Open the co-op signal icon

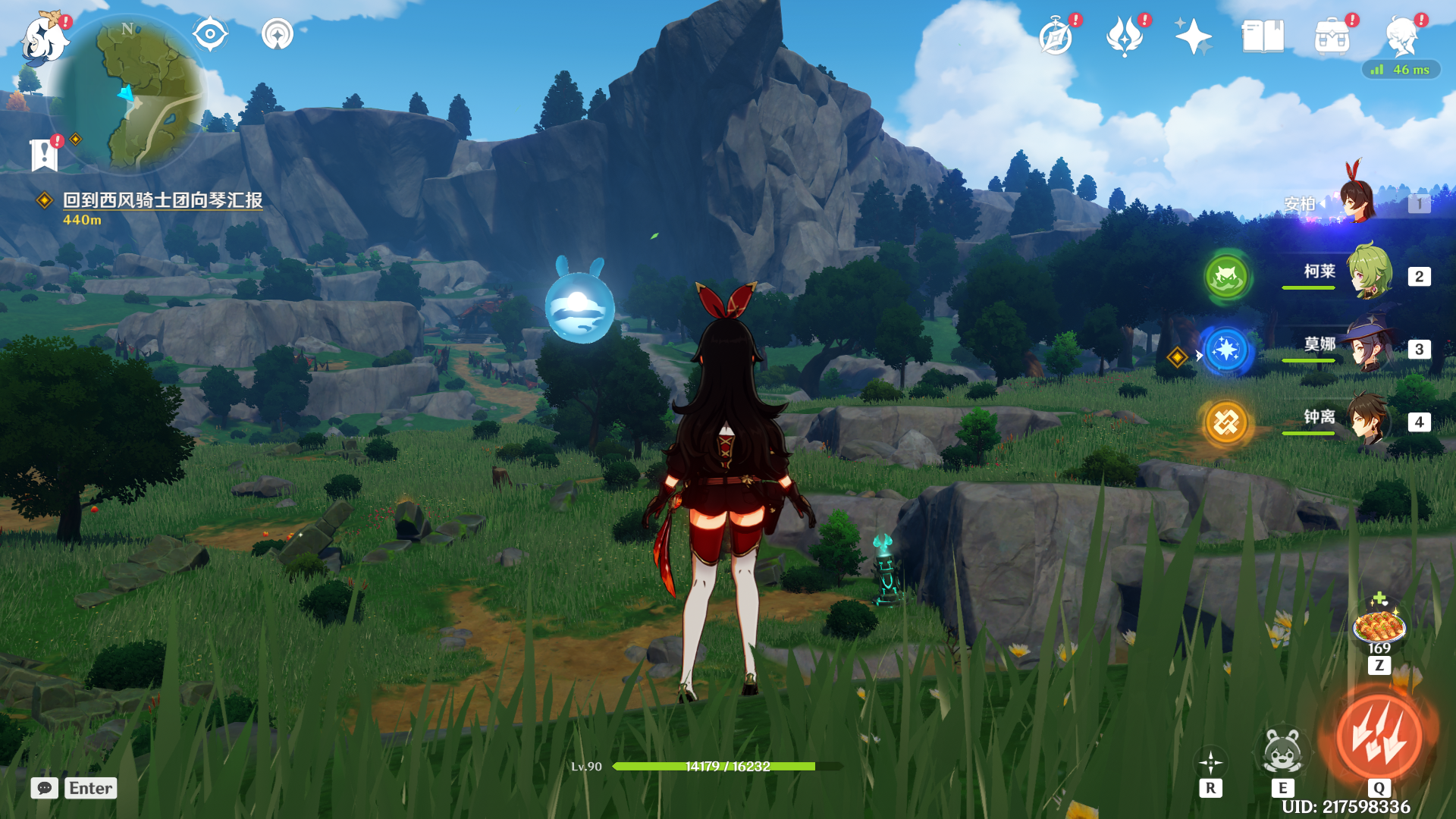pyautogui.click(x=278, y=35)
